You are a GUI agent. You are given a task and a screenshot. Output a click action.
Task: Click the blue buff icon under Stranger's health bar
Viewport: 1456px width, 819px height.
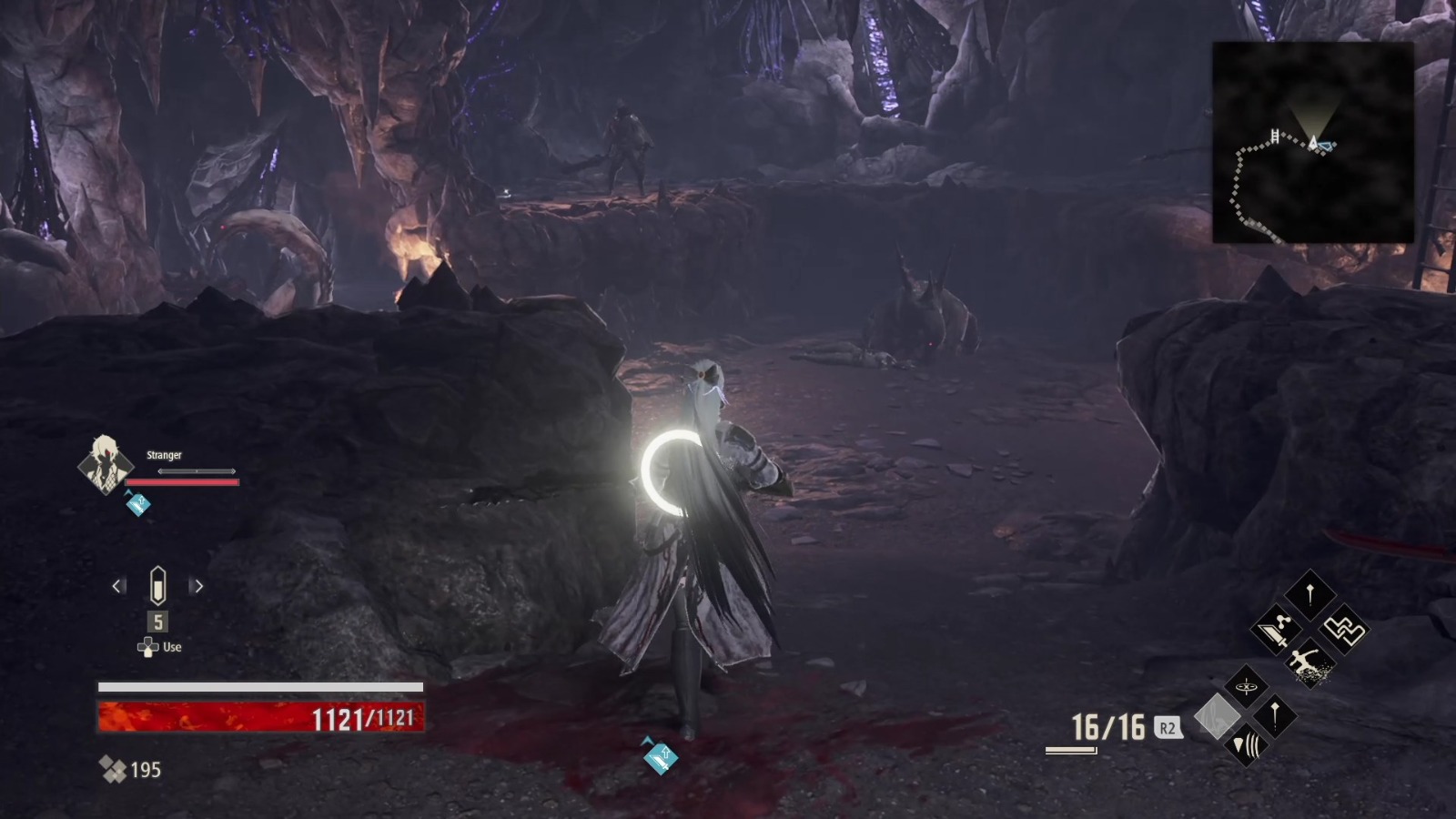click(x=137, y=503)
